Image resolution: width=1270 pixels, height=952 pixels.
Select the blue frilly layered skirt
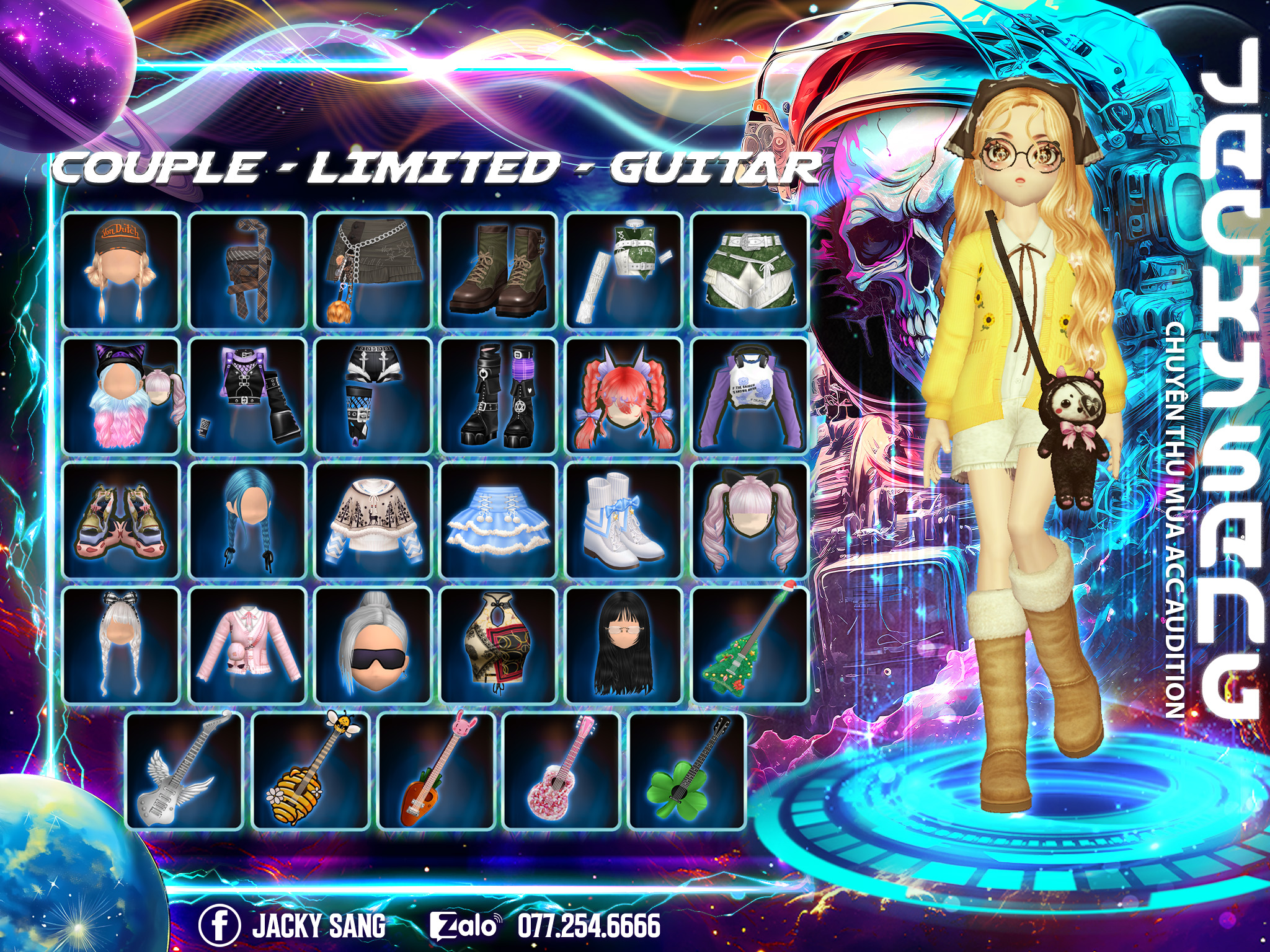(498, 521)
